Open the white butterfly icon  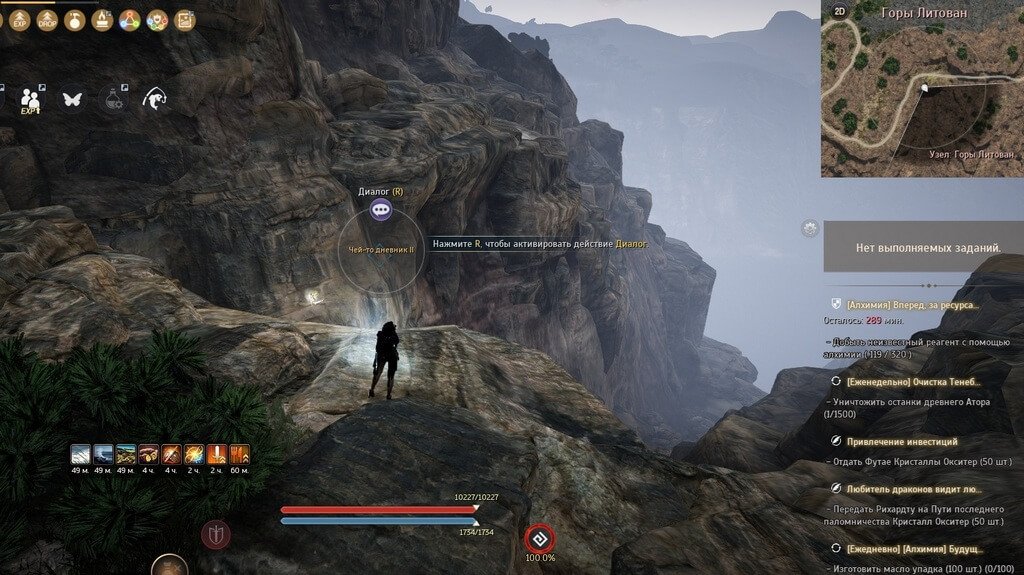tap(71, 99)
